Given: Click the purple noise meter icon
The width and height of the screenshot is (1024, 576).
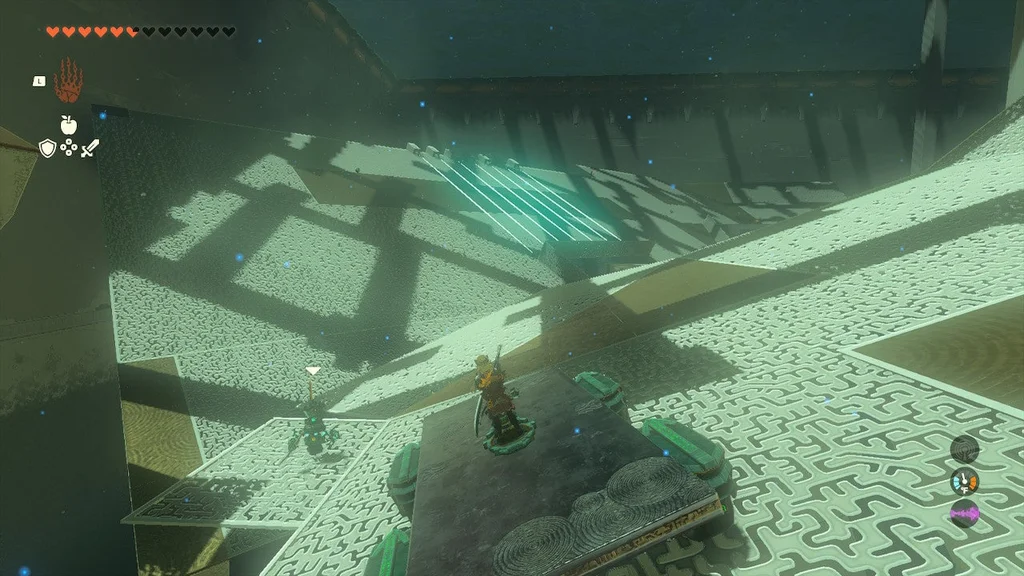Looking at the screenshot, I should (x=964, y=515).
